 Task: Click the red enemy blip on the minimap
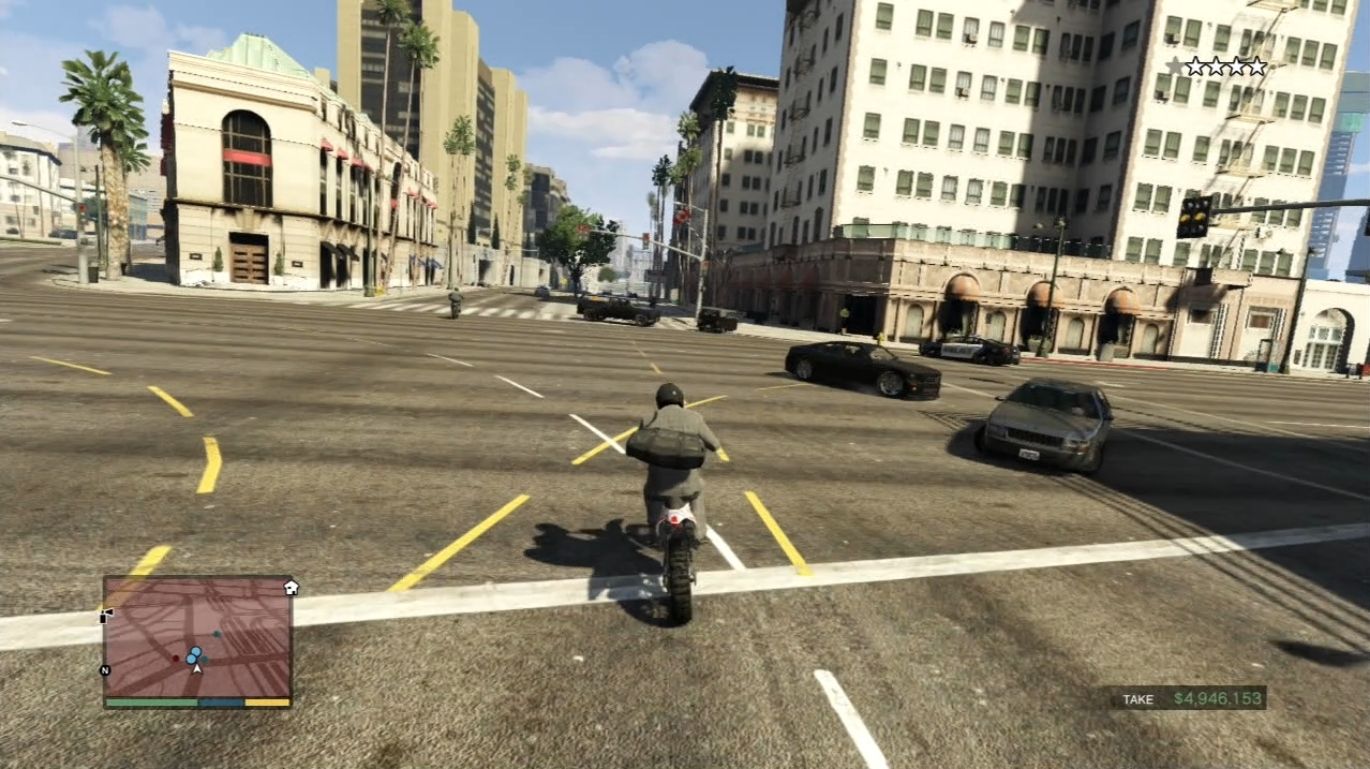pyautogui.click(x=177, y=658)
